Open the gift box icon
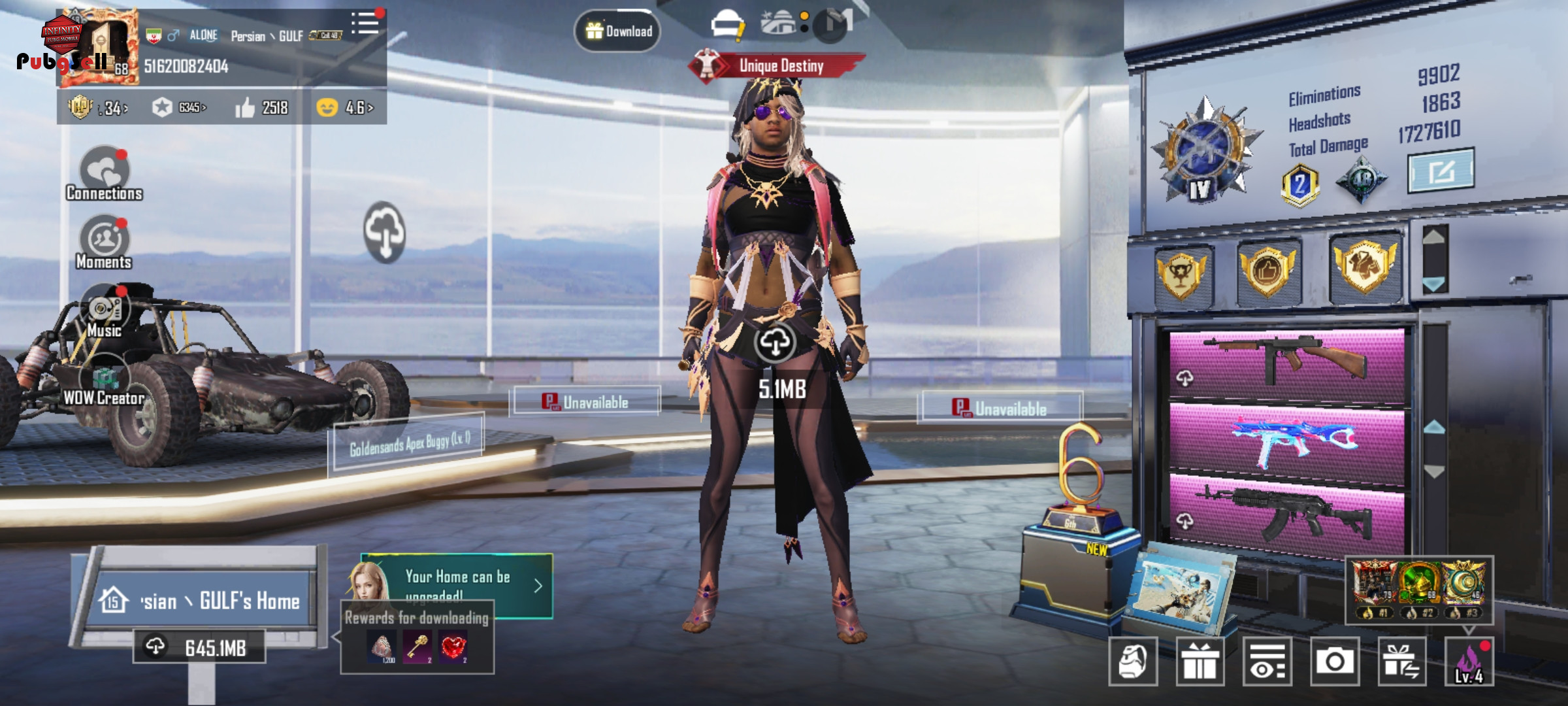Viewport: 1568px width, 706px height. click(1200, 662)
